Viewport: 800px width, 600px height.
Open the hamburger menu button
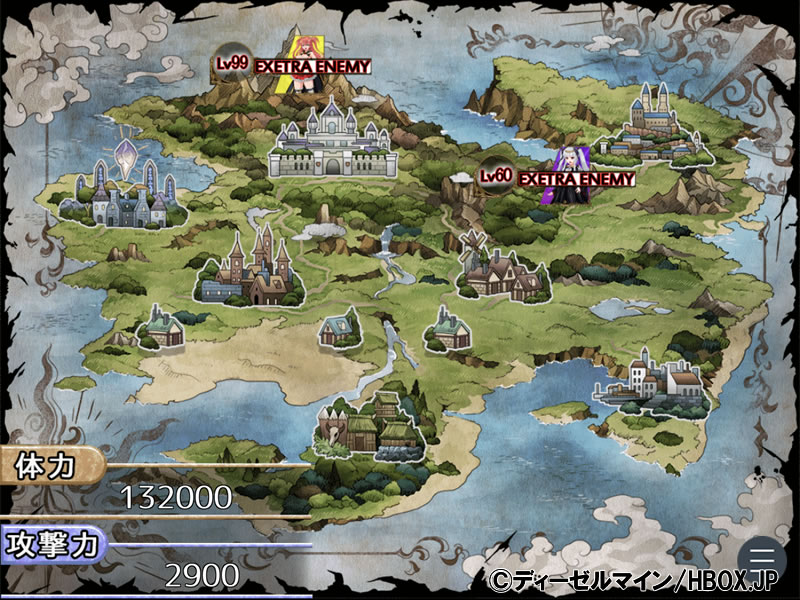click(x=762, y=557)
